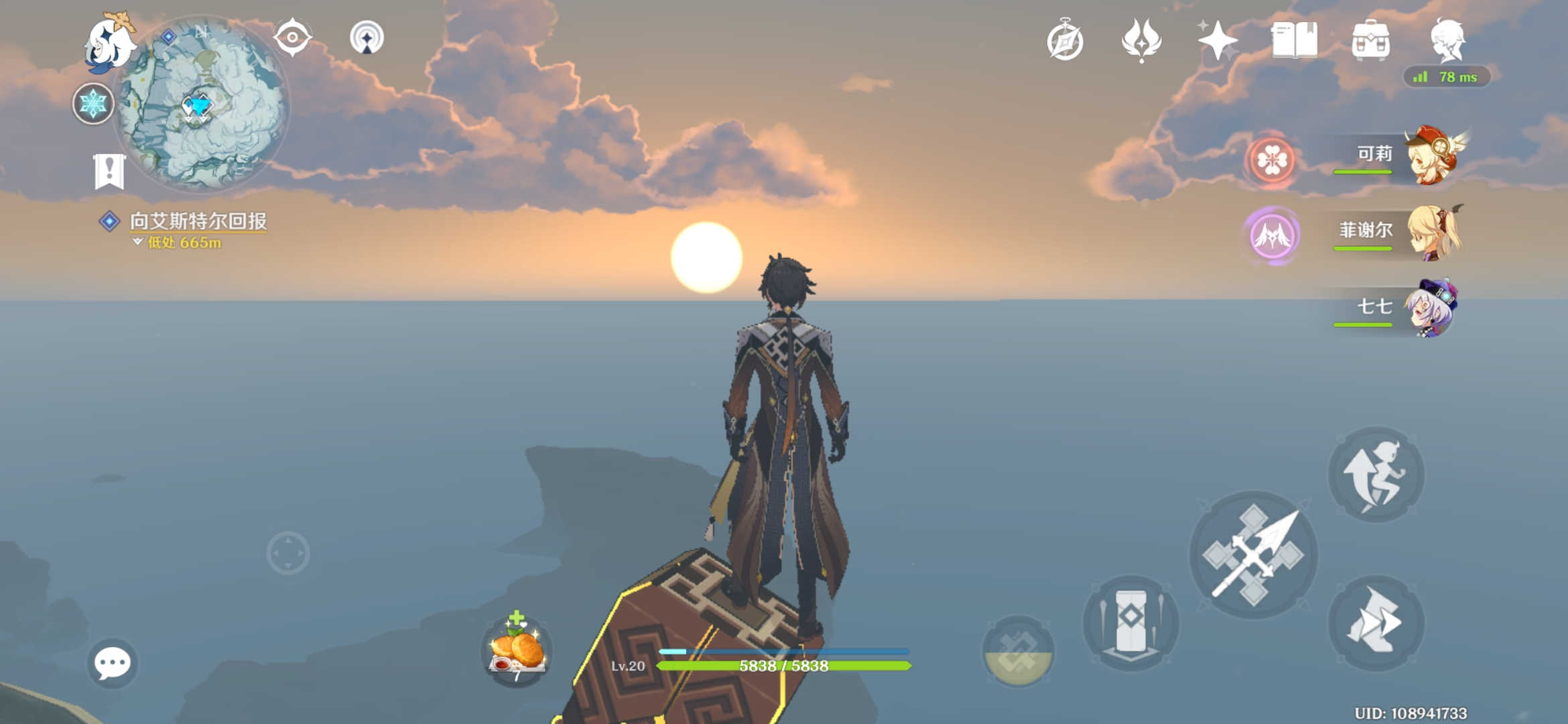Open the quest bookmark with exclamation mark
The height and width of the screenshot is (724, 1568).
pyautogui.click(x=109, y=171)
